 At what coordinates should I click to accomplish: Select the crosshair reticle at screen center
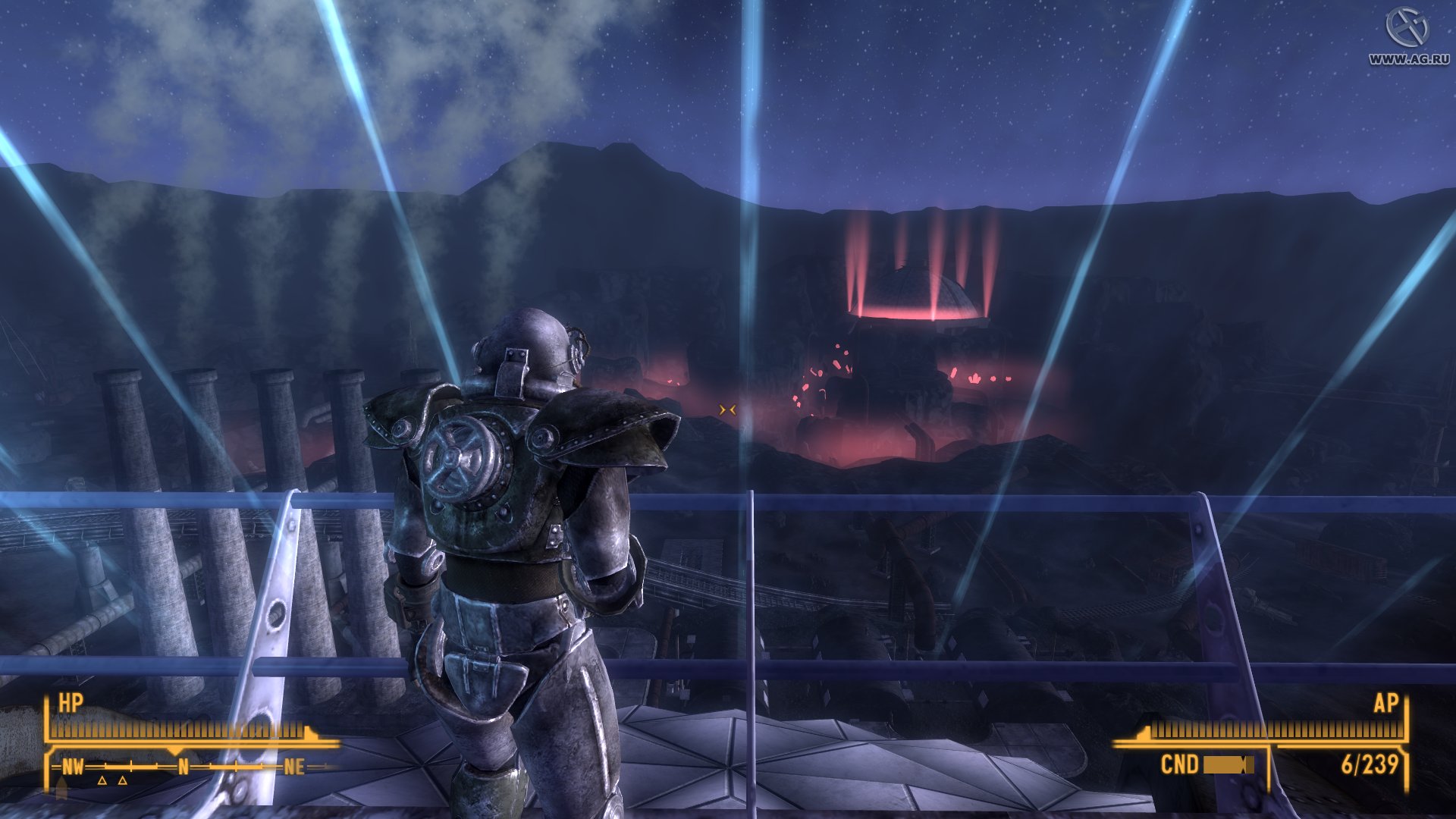[727, 408]
